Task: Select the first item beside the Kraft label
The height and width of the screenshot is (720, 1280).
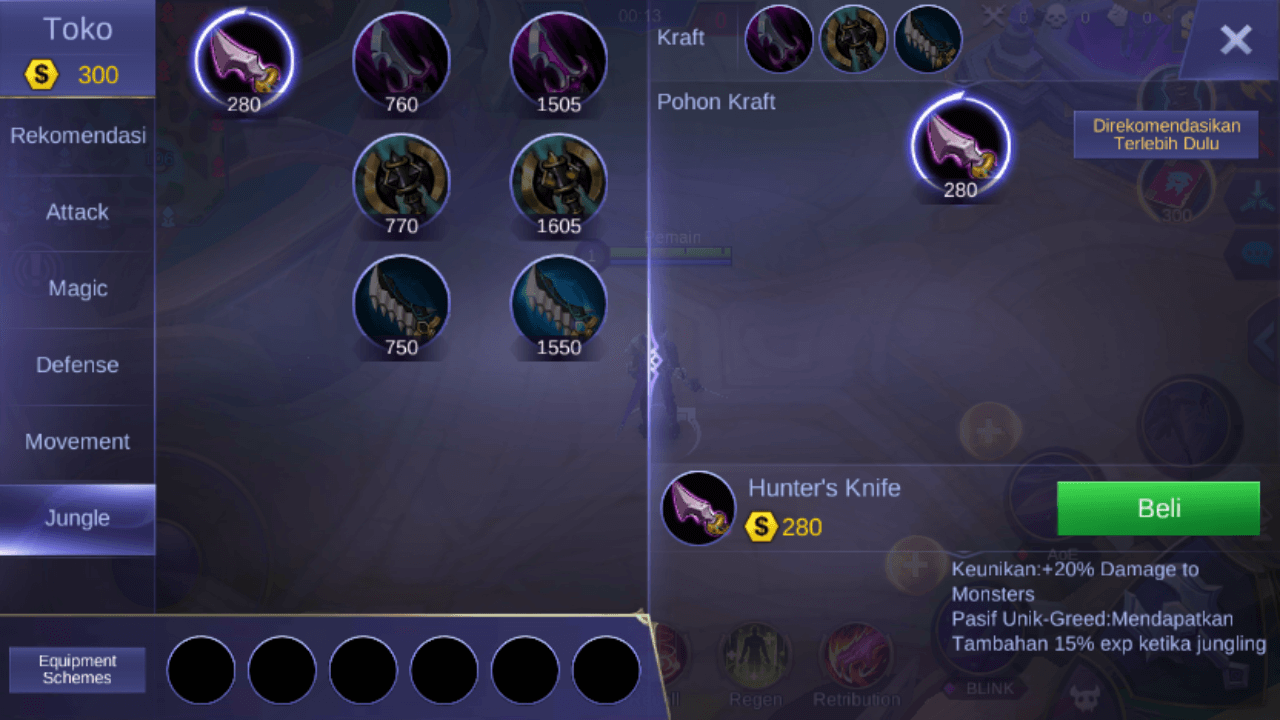Action: [778, 38]
